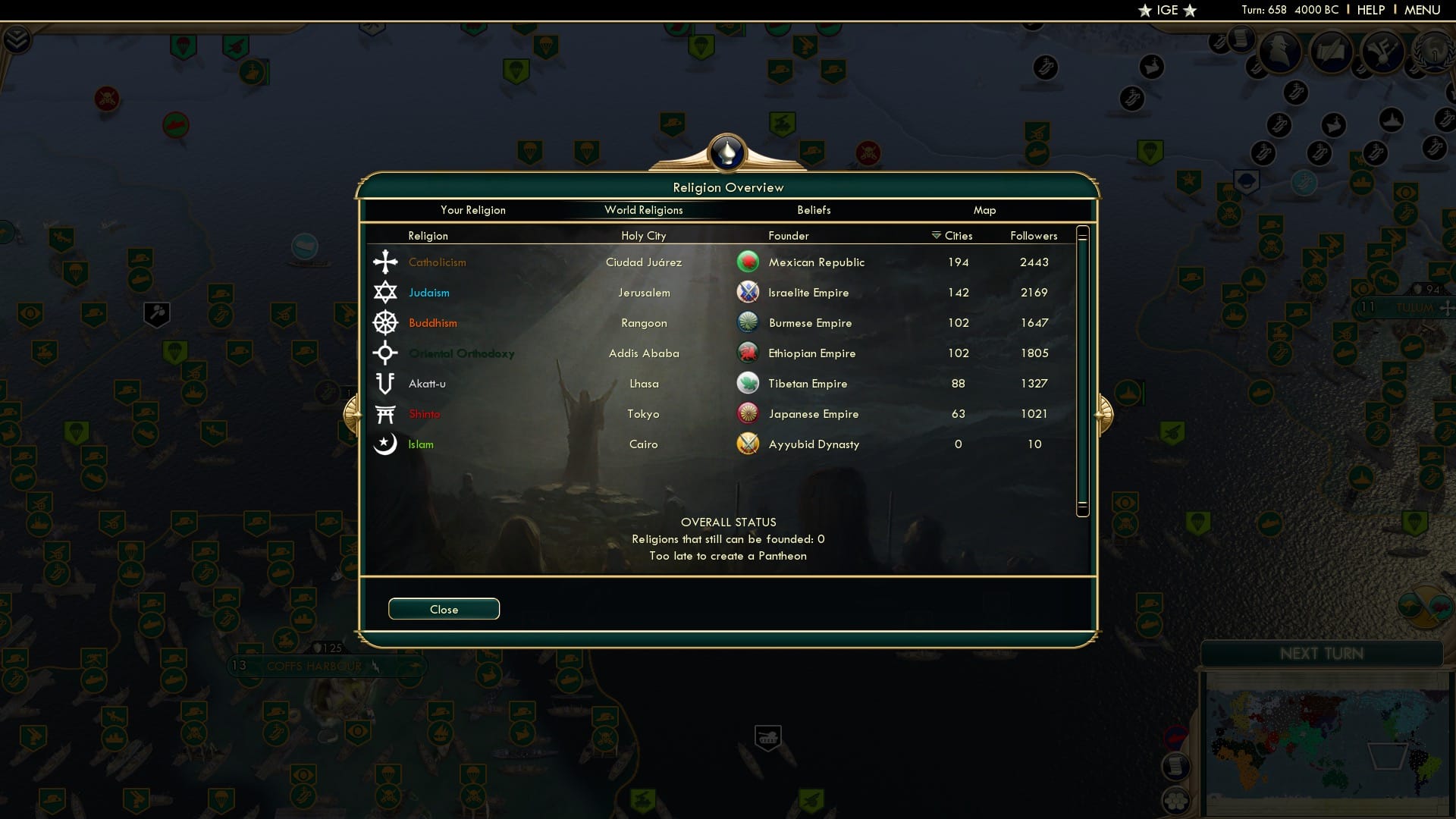
Task: Select the Buddhism dharma wheel icon
Action: [x=386, y=322]
